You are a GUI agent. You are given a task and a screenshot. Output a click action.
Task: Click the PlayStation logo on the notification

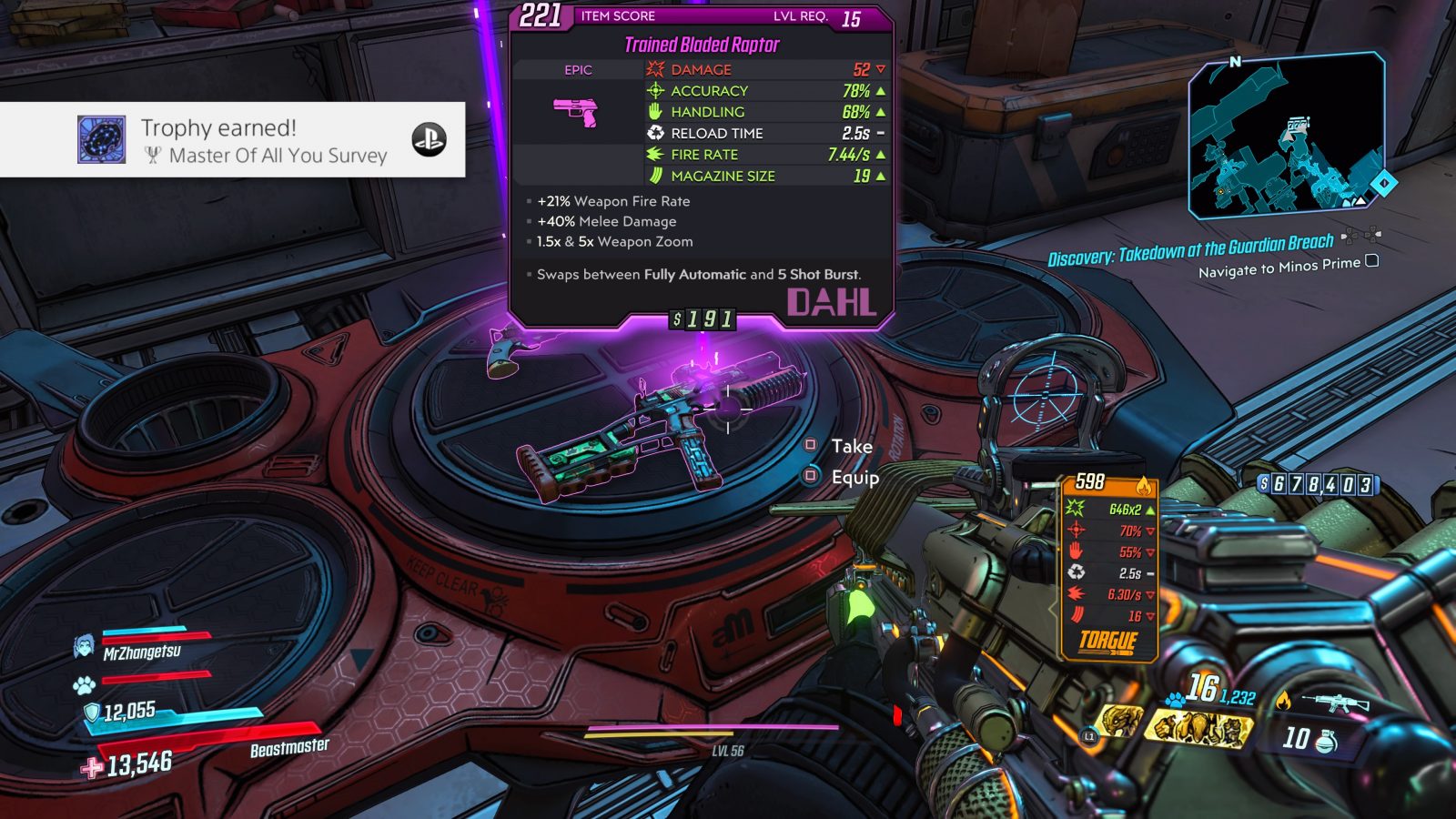pos(429,139)
